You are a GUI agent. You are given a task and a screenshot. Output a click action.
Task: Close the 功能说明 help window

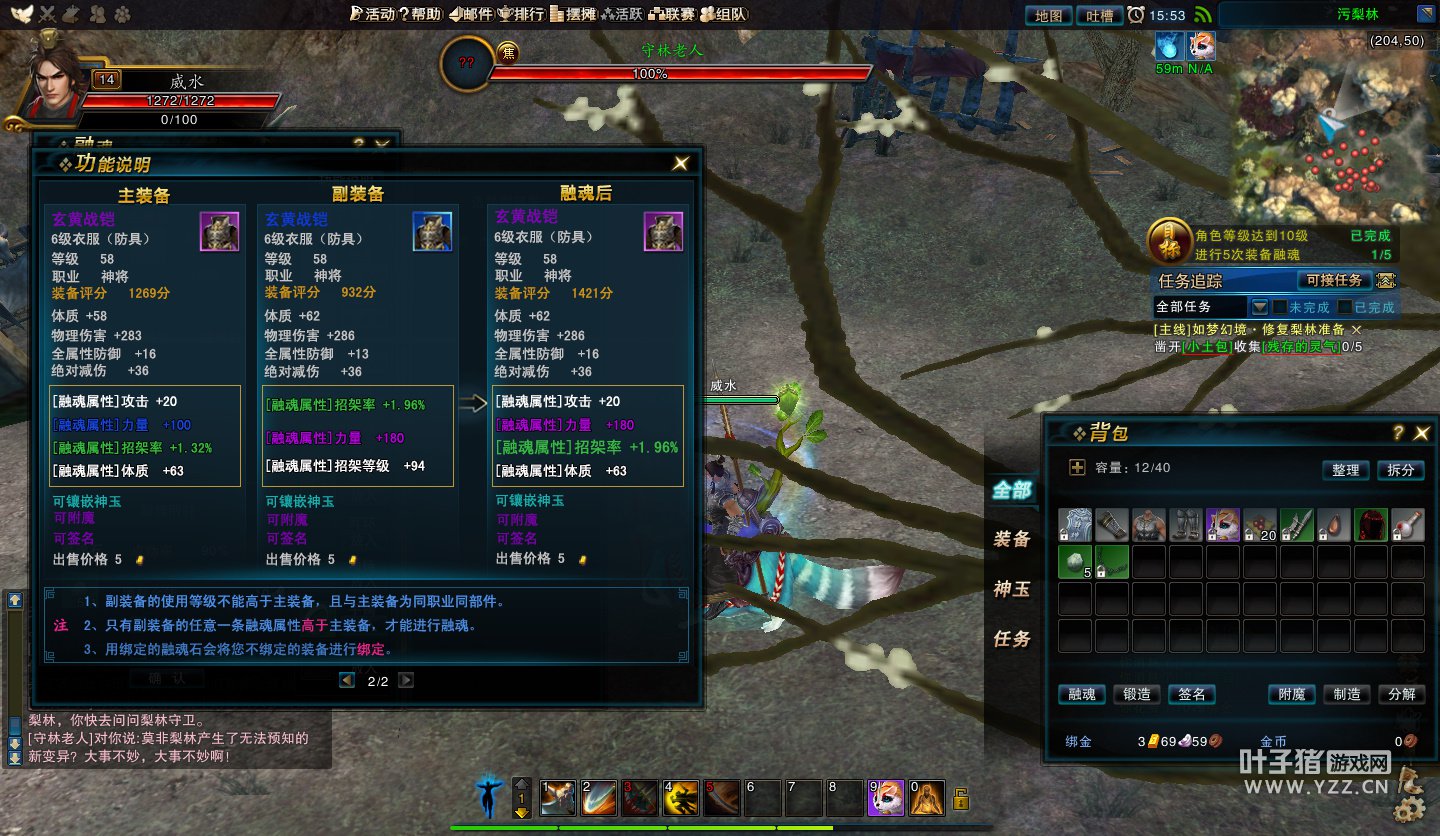[680, 163]
